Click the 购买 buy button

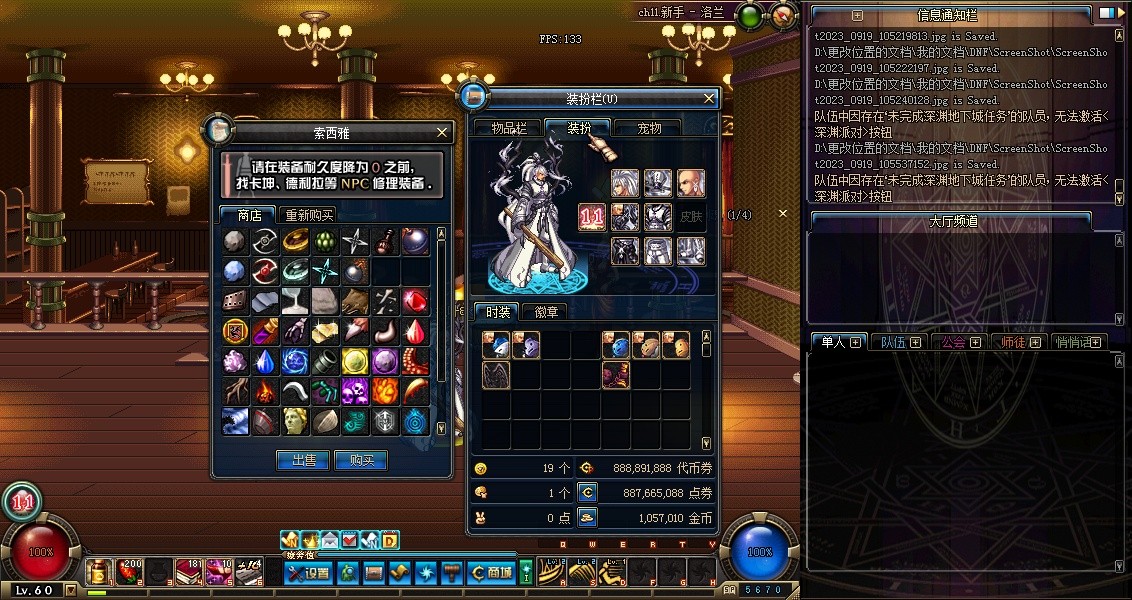point(361,460)
